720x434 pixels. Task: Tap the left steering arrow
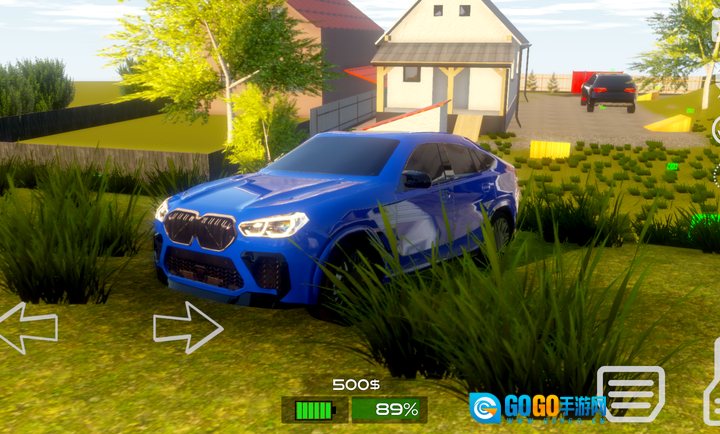tap(26, 327)
